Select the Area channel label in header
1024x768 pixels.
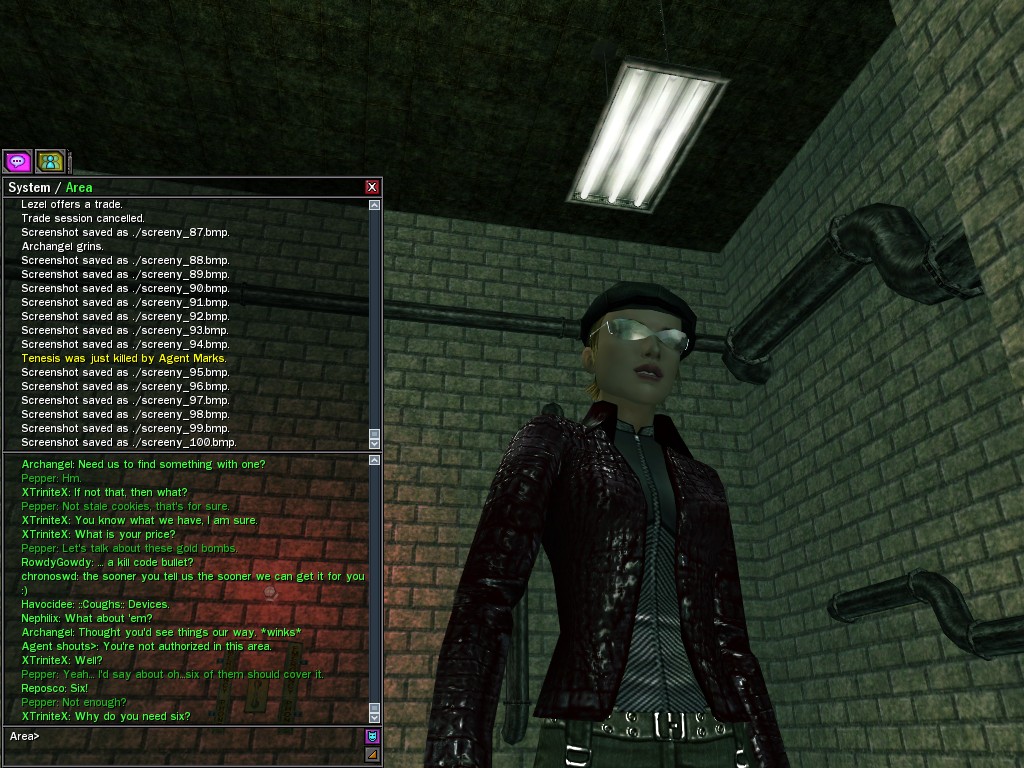[79, 187]
